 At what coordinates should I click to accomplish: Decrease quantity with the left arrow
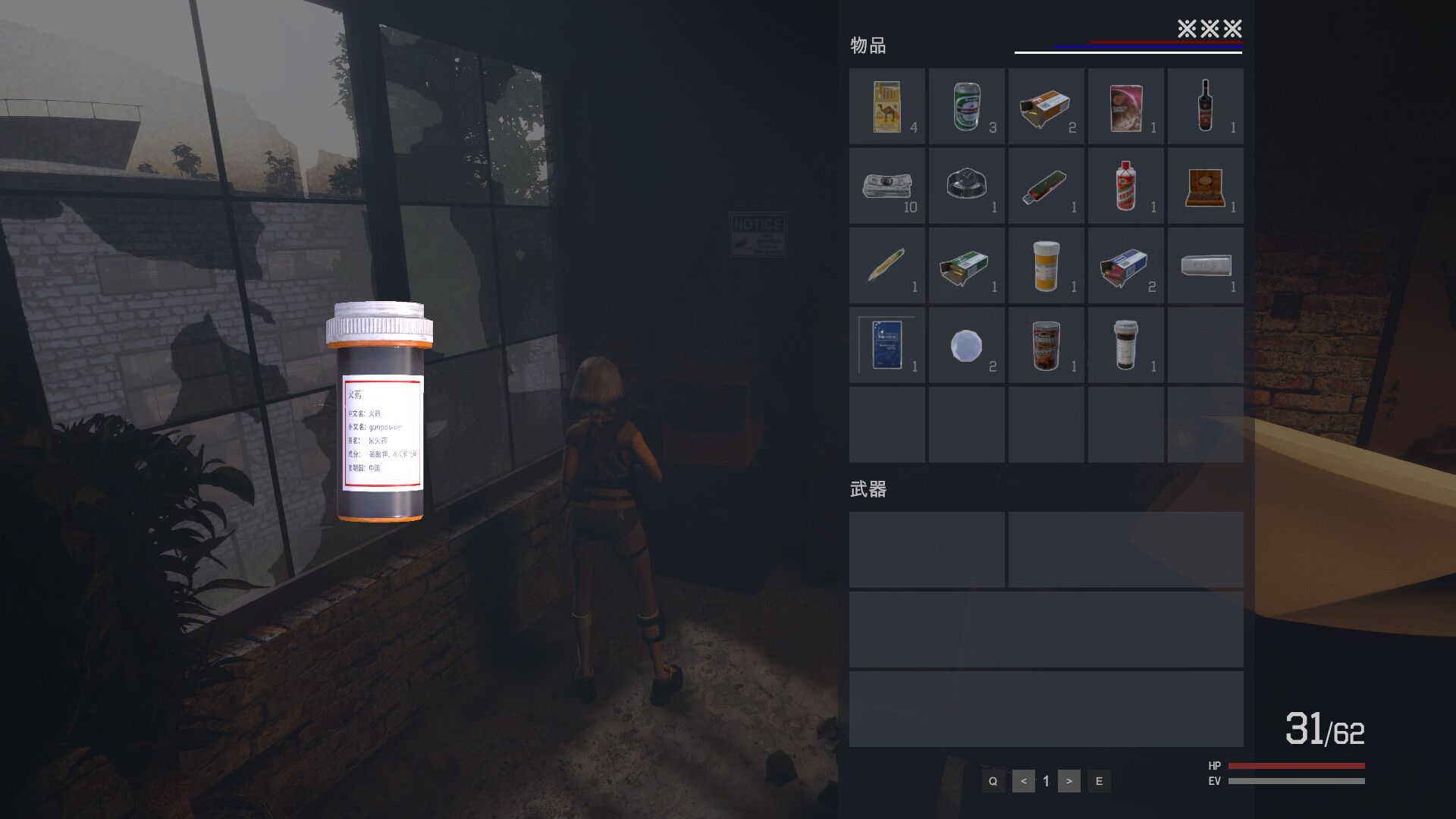(1023, 780)
